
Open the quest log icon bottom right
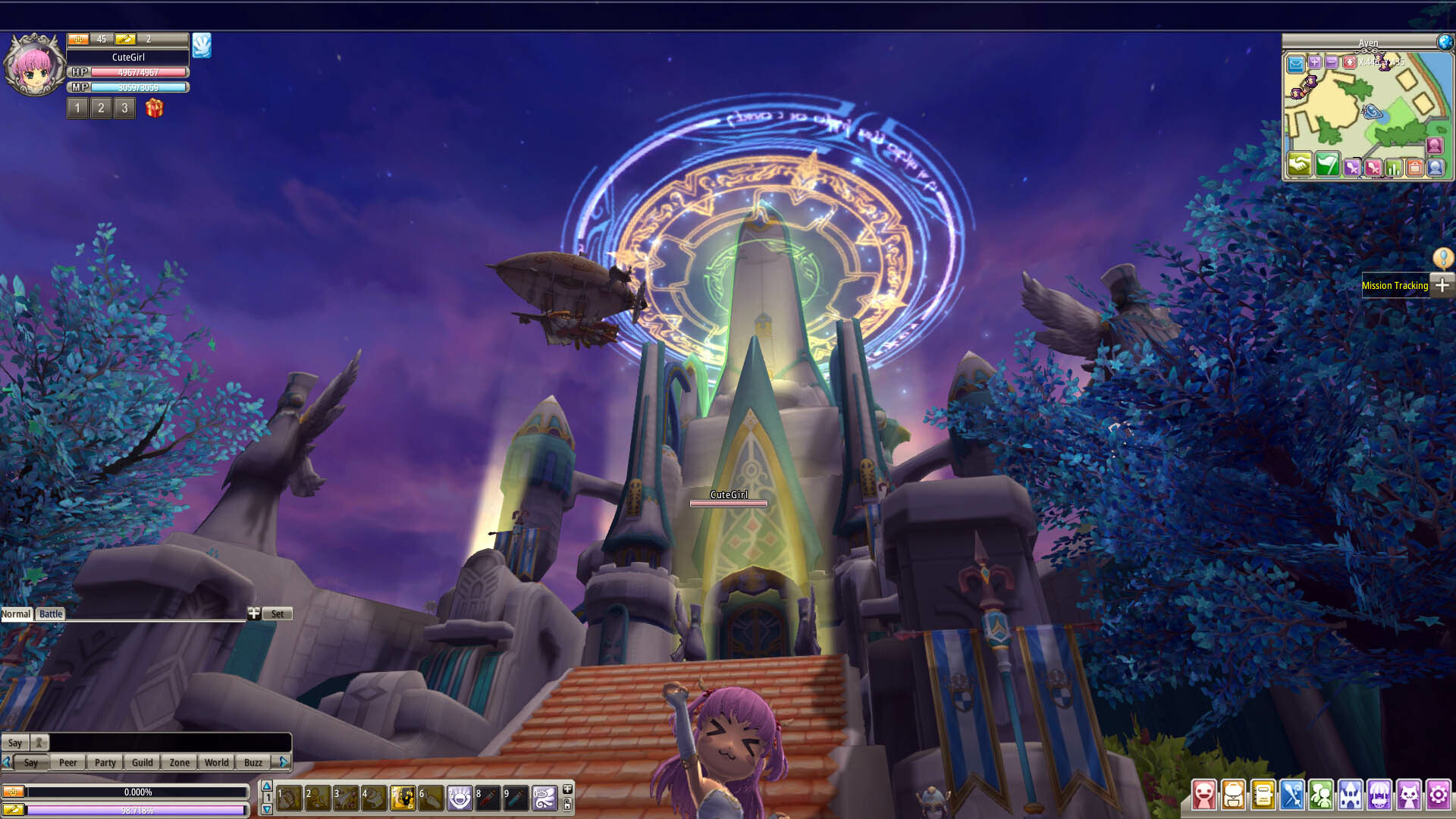pos(1261,795)
